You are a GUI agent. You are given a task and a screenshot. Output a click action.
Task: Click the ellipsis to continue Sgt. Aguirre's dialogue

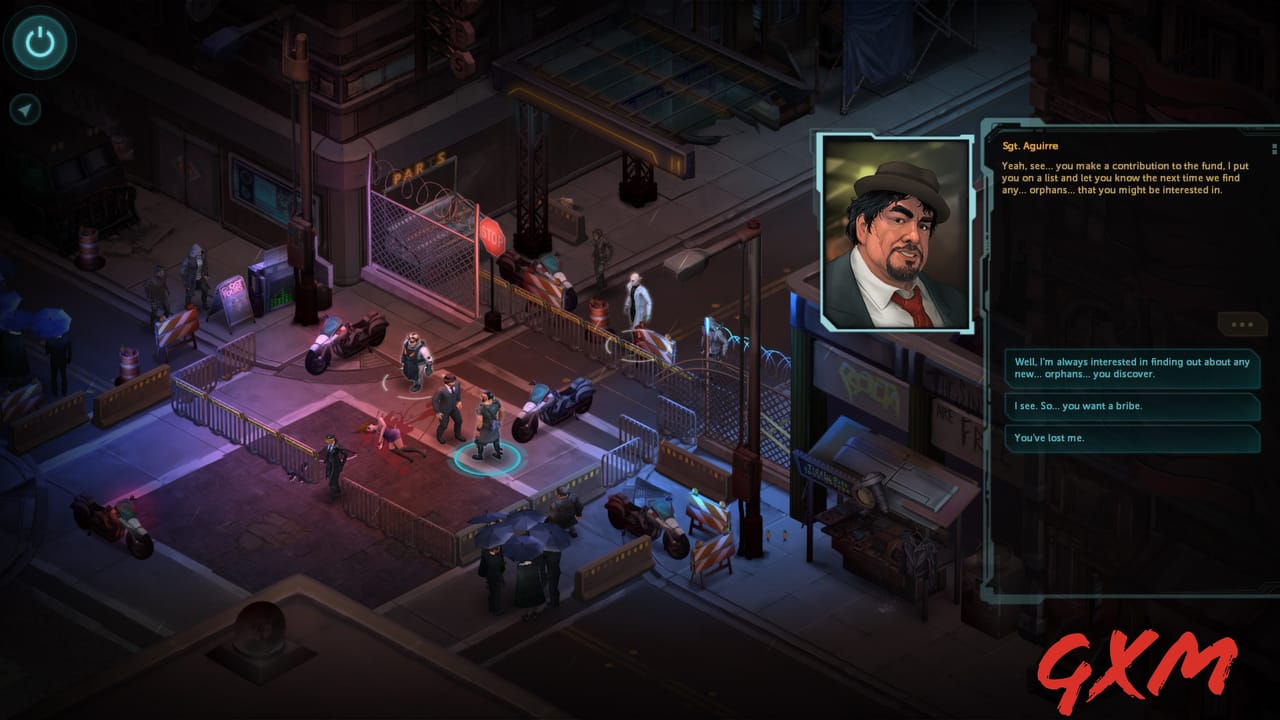tap(1243, 322)
